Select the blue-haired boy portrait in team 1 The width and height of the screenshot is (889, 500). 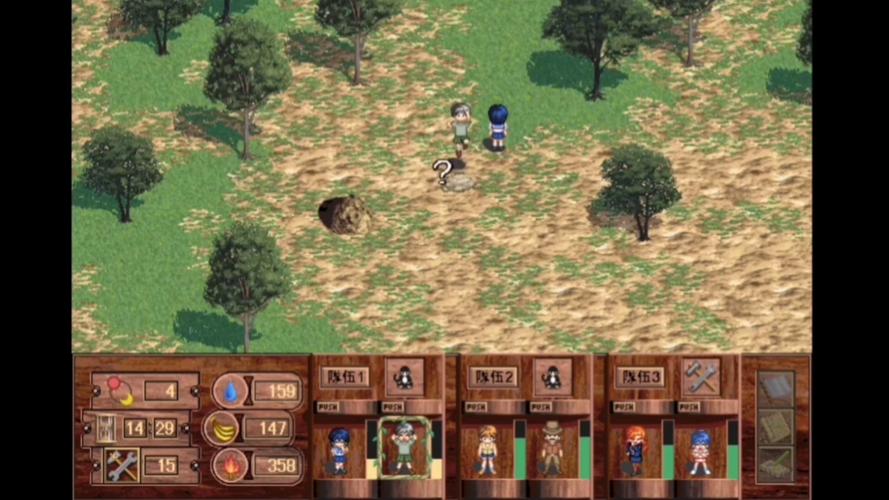click(x=340, y=450)
